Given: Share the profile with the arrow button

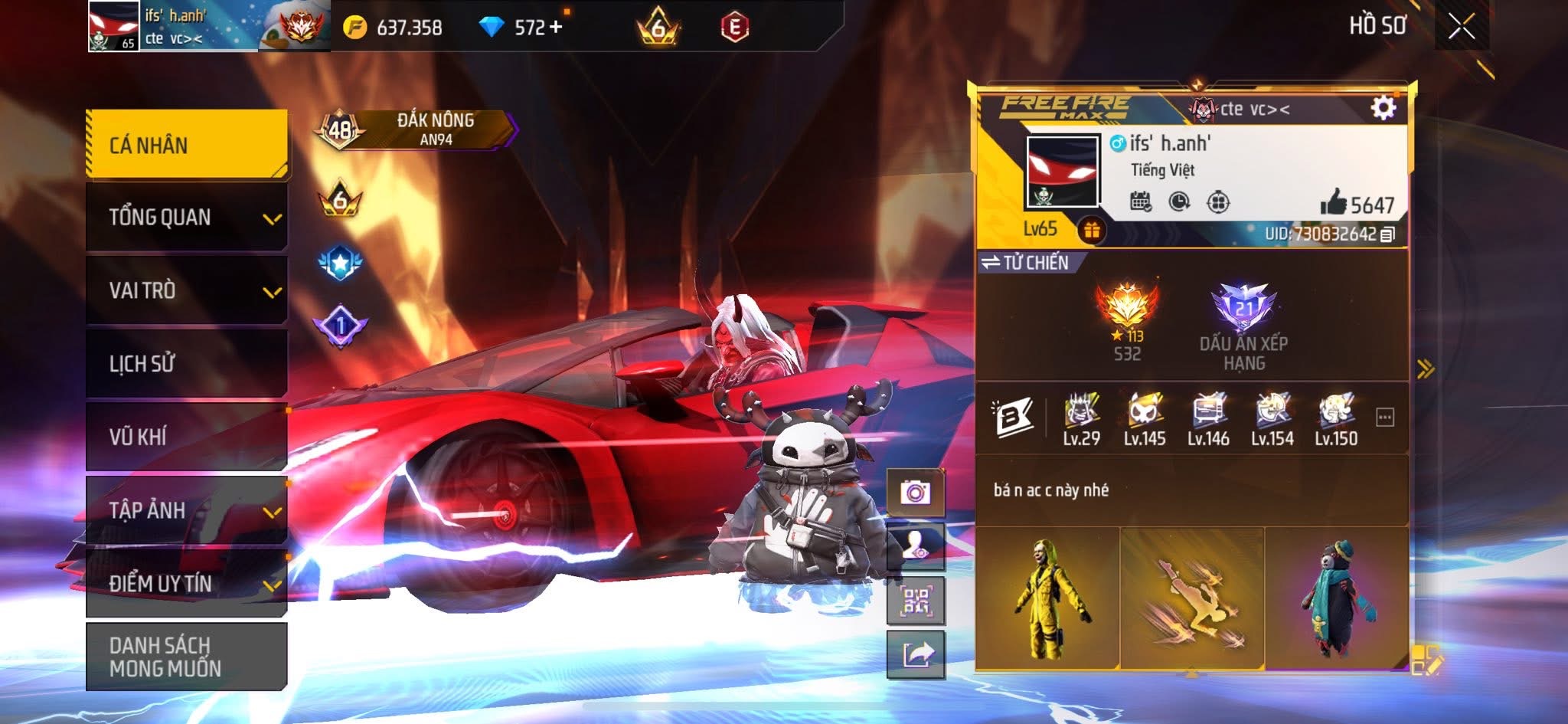Looking at the screenshot, I should (x=916, y=655).
